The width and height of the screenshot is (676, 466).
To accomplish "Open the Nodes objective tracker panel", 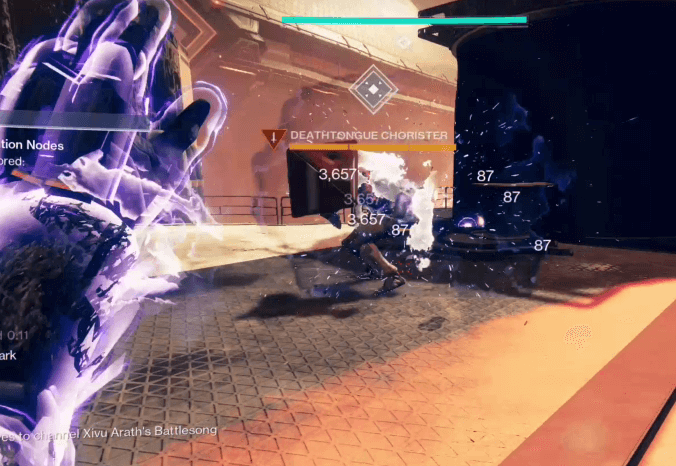I will pyautogui.click(x=34, y=146).
